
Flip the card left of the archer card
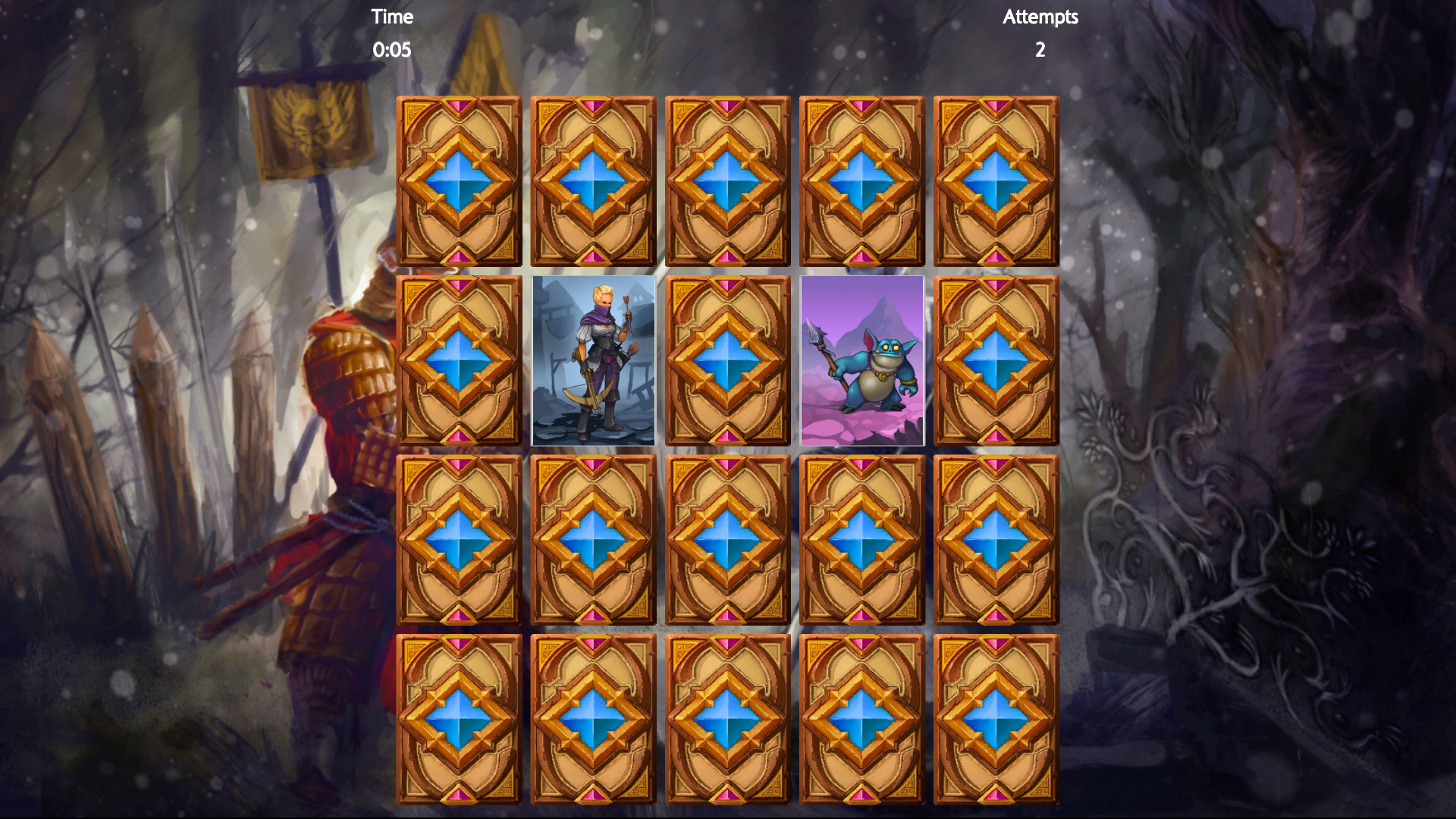459,362
